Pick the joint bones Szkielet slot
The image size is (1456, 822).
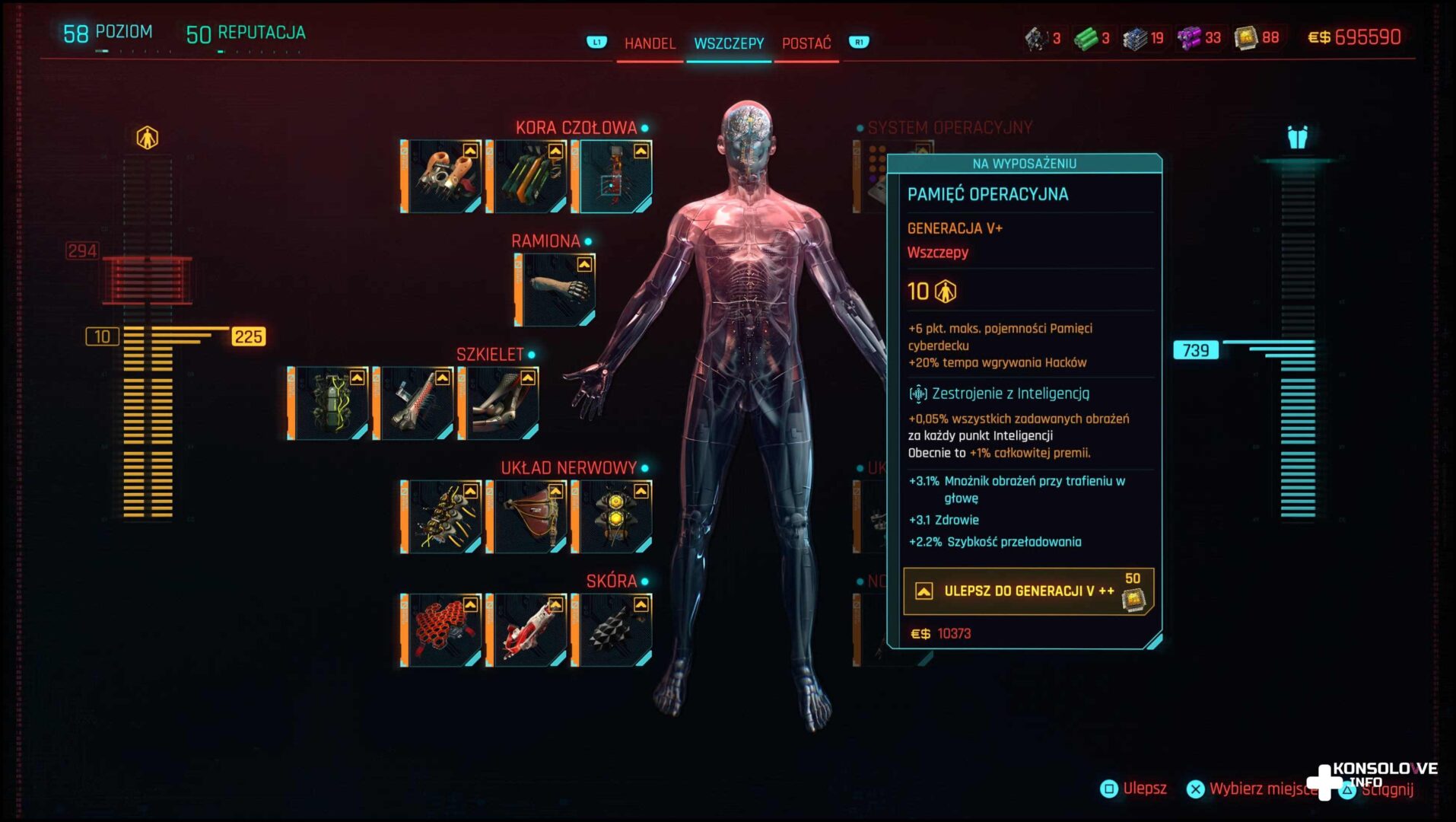(x=499, y=403)
